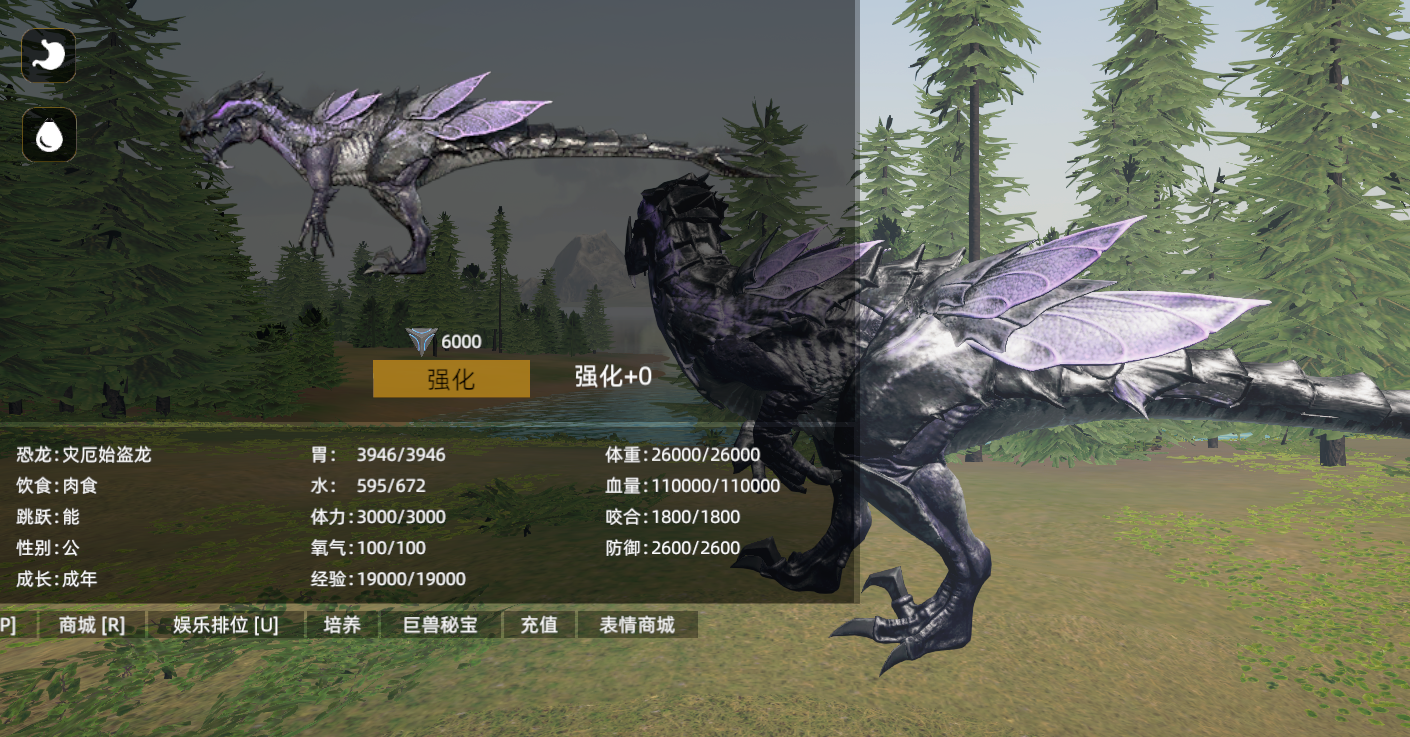The width and height of the screenshot is (1410, 737).
Task: Open the 充值 recharge menu
Action: [539, 625]
